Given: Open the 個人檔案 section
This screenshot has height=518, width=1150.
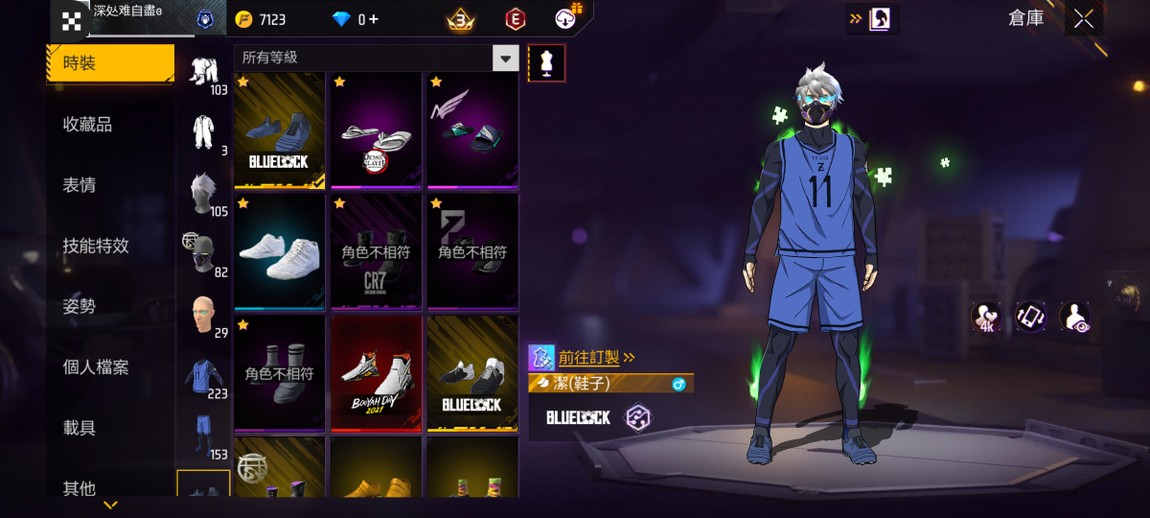Looking at the screenshot, I should [96, 367].
